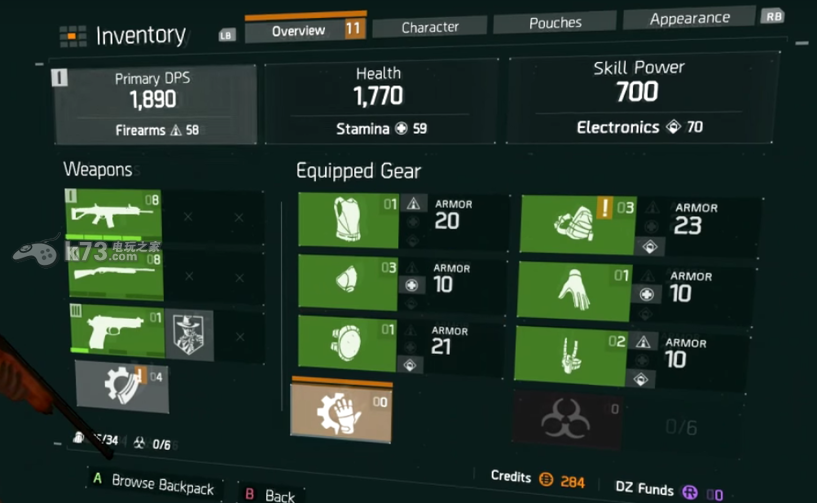This screenshot has height=503, width=817.
Task: Select the Overview tab
Action: pos(298,30)
